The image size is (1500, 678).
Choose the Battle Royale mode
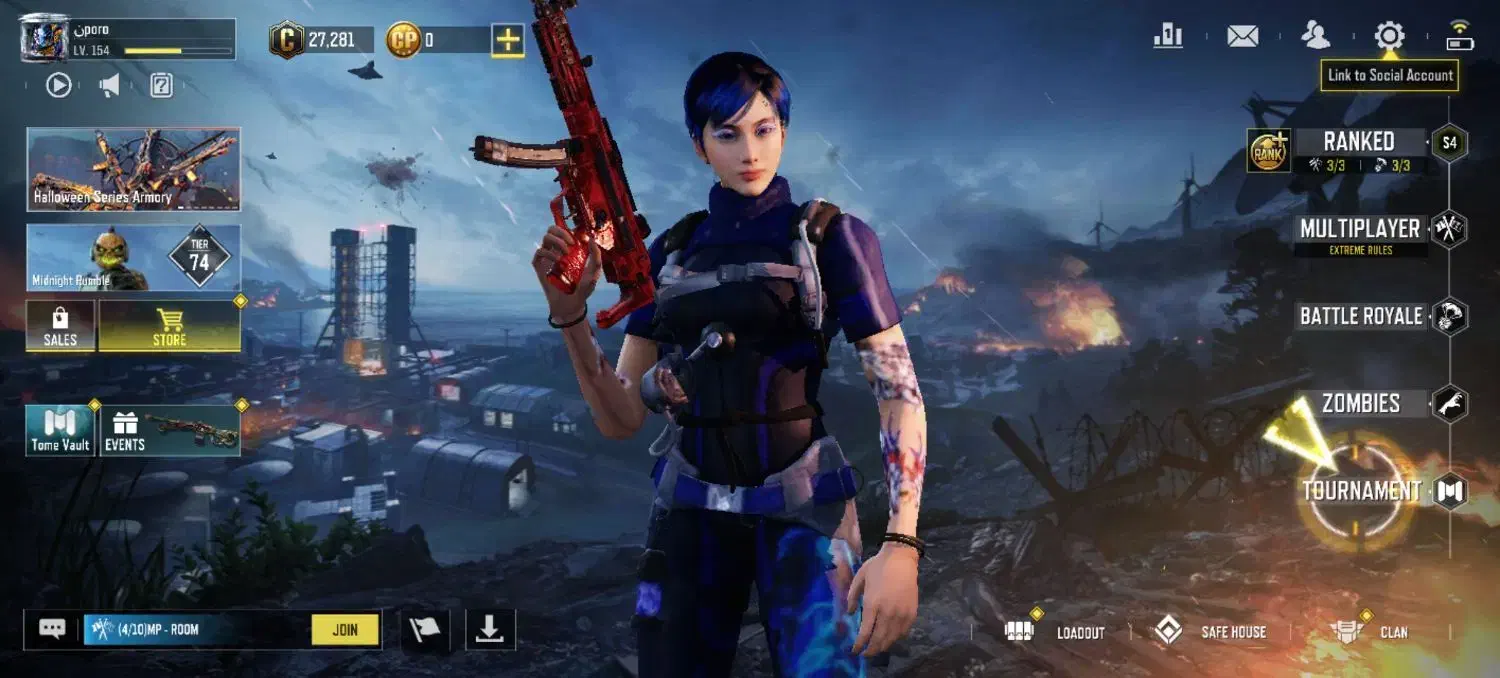tap(1360, 316)
